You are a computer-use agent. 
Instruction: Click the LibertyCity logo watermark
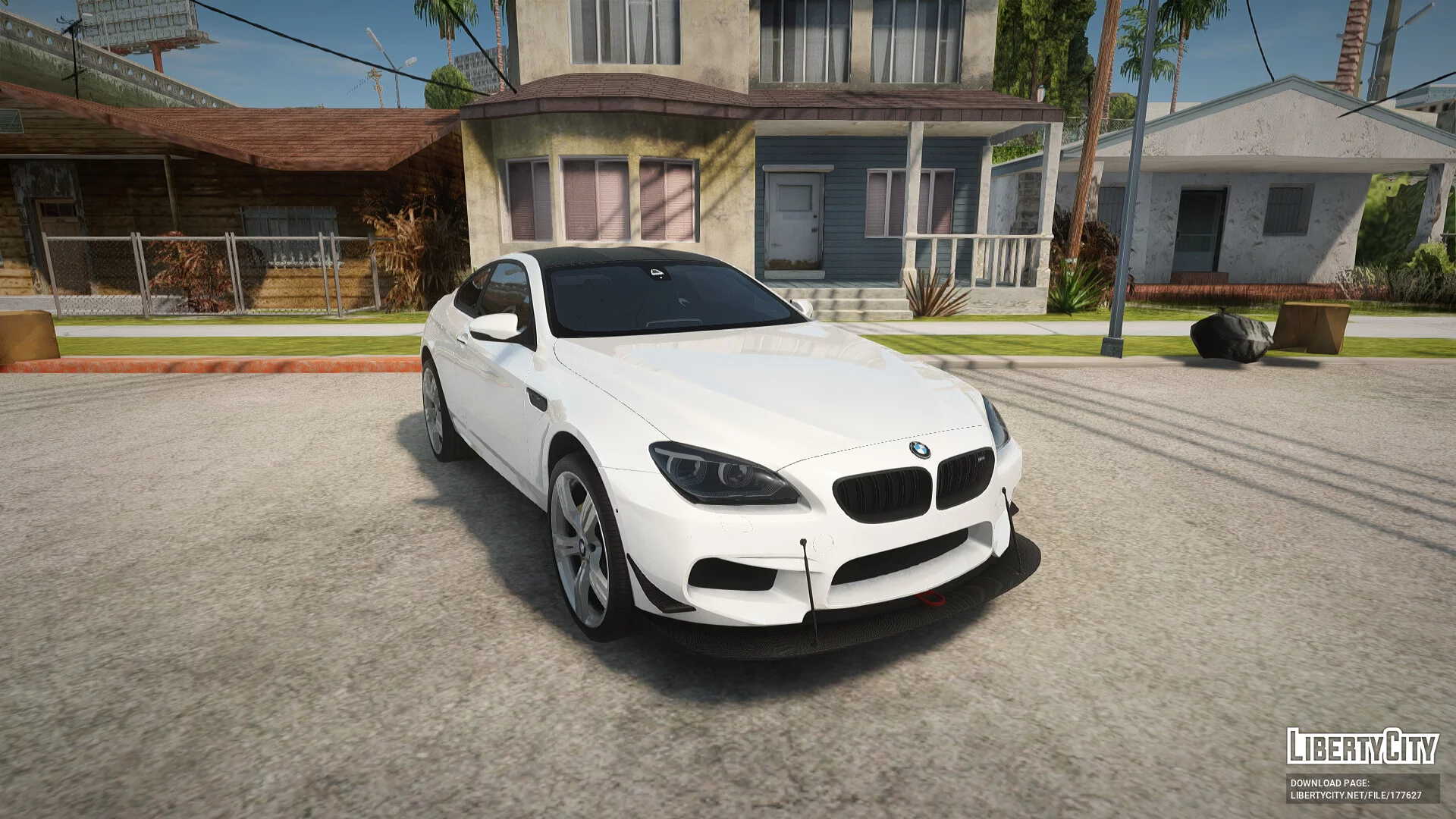click(x=1362, y=746)
